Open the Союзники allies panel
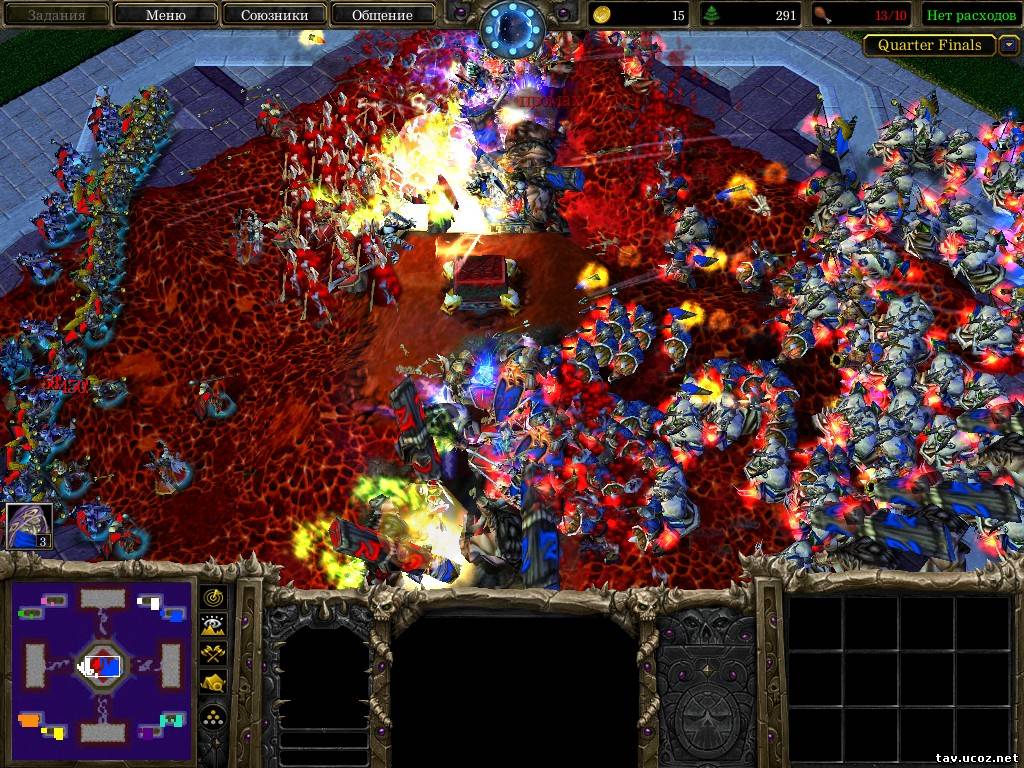 click(273, 15)
